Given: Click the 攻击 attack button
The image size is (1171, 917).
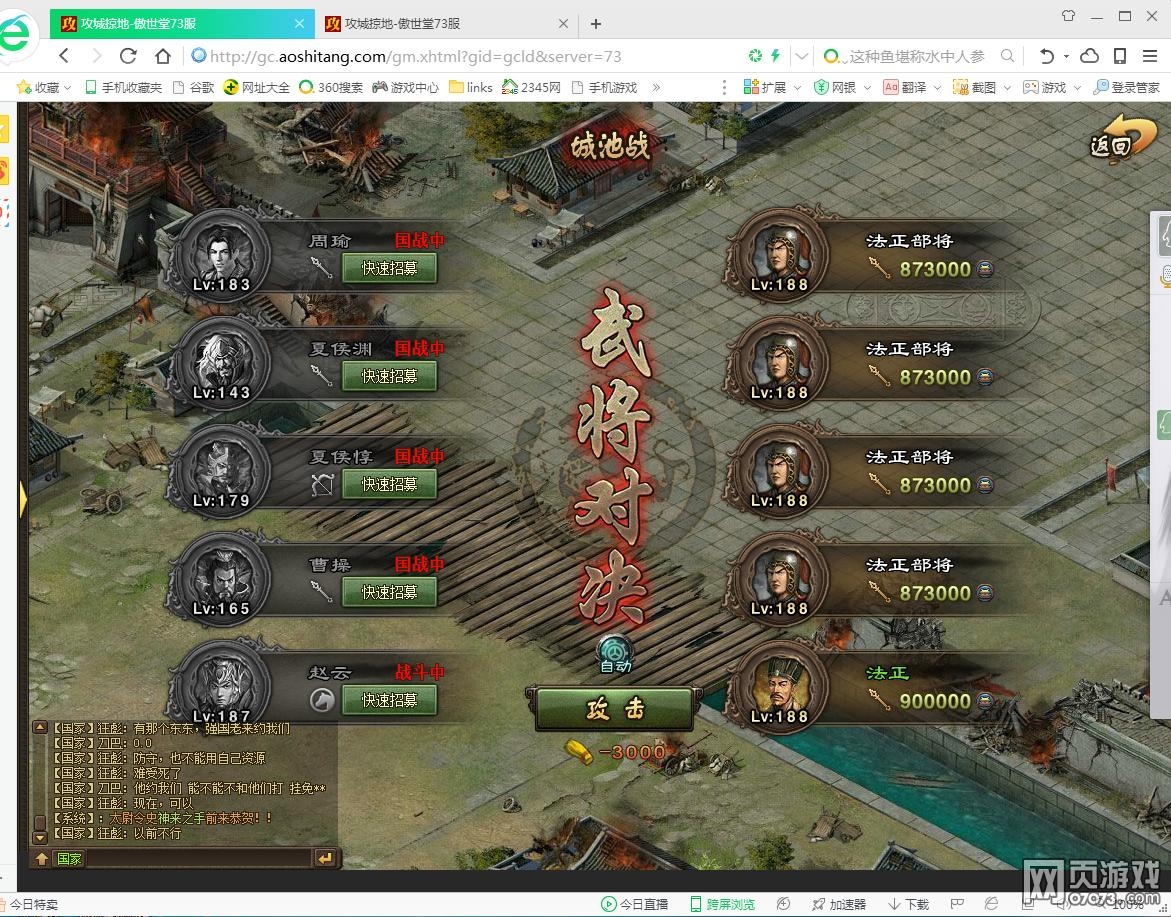Looking at the screenshot, I should click(613, 709).
